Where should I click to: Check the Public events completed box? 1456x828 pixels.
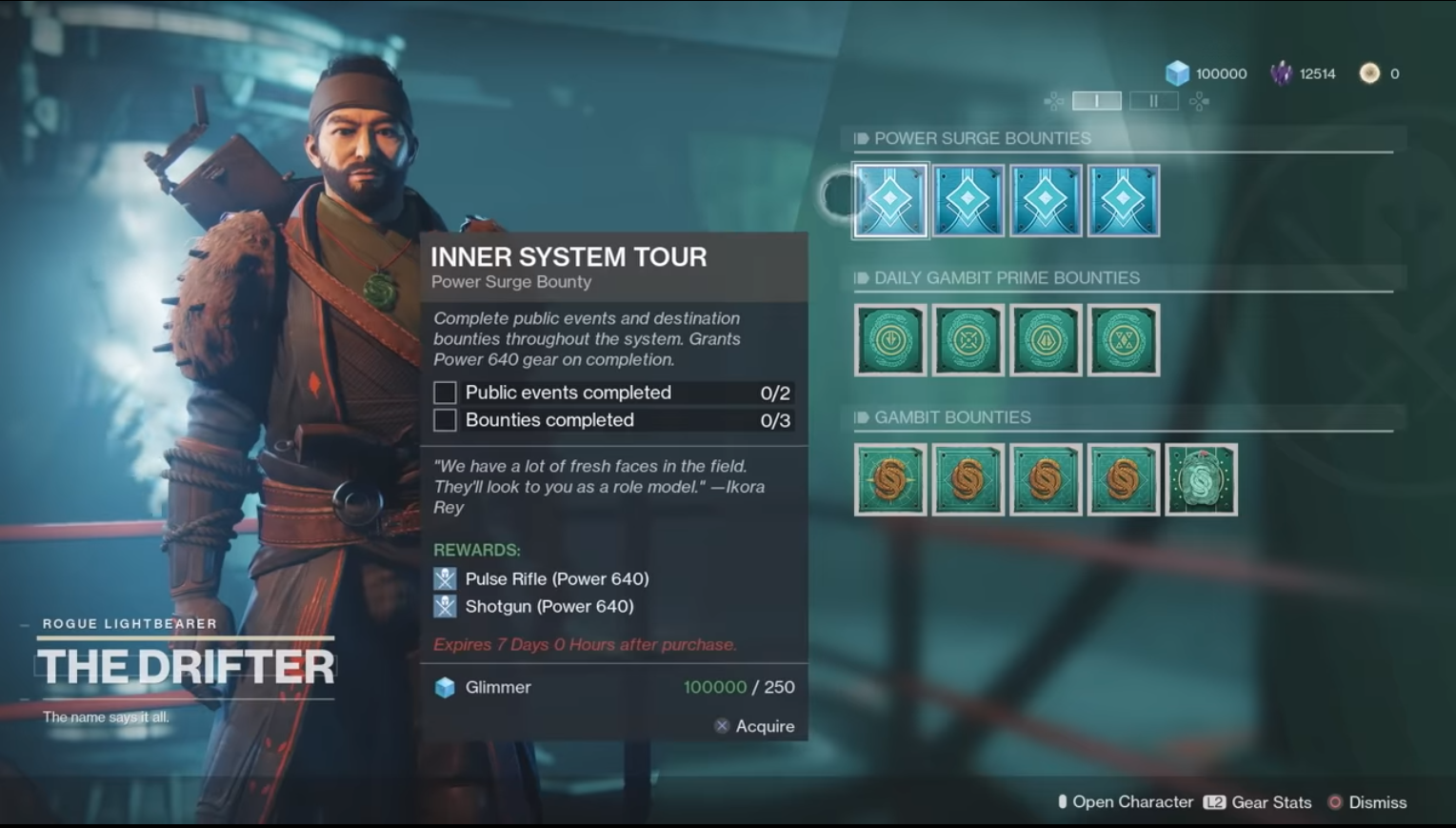[445, 392]
